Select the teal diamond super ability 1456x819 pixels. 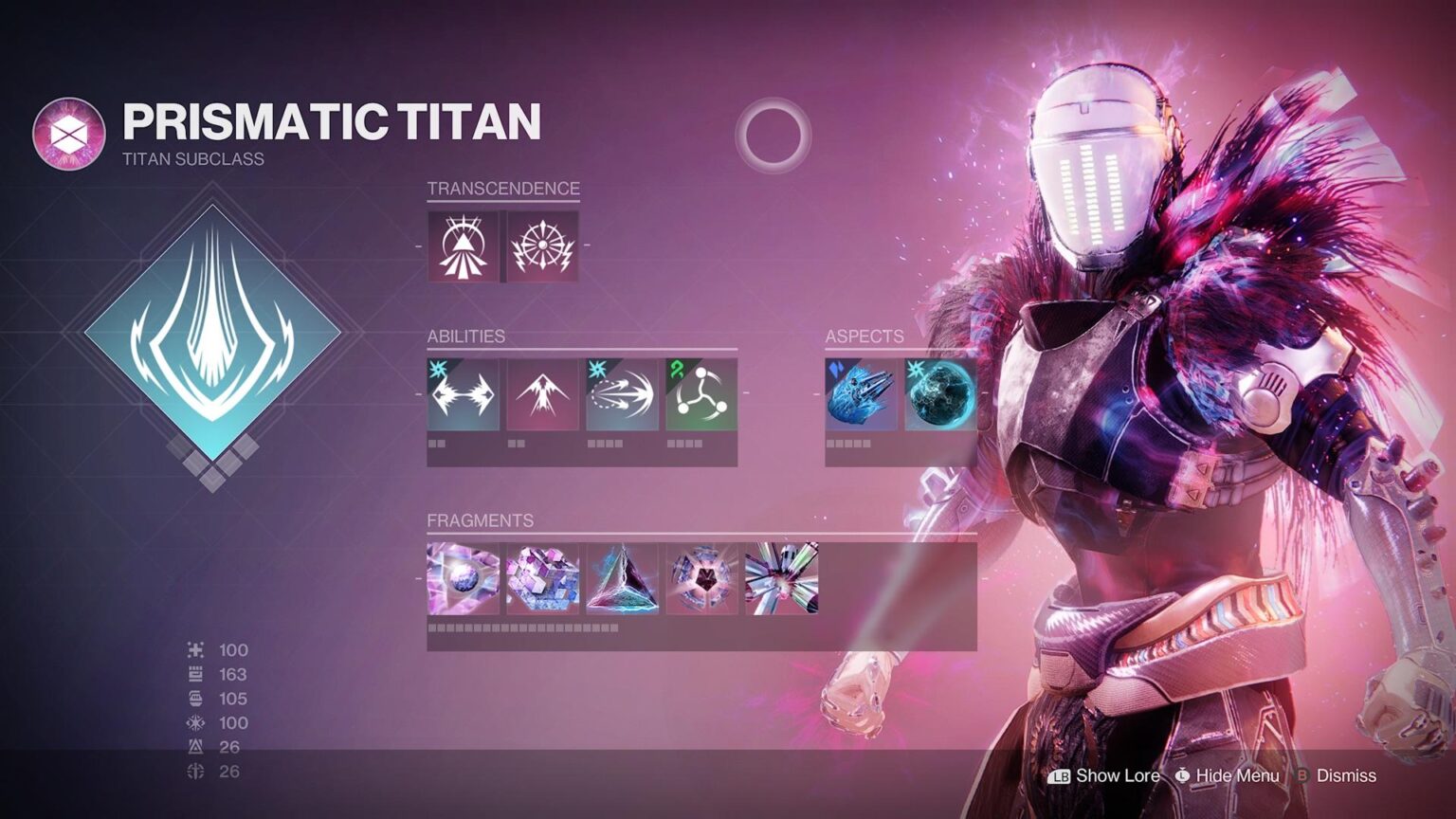click(x=212, y=334)
